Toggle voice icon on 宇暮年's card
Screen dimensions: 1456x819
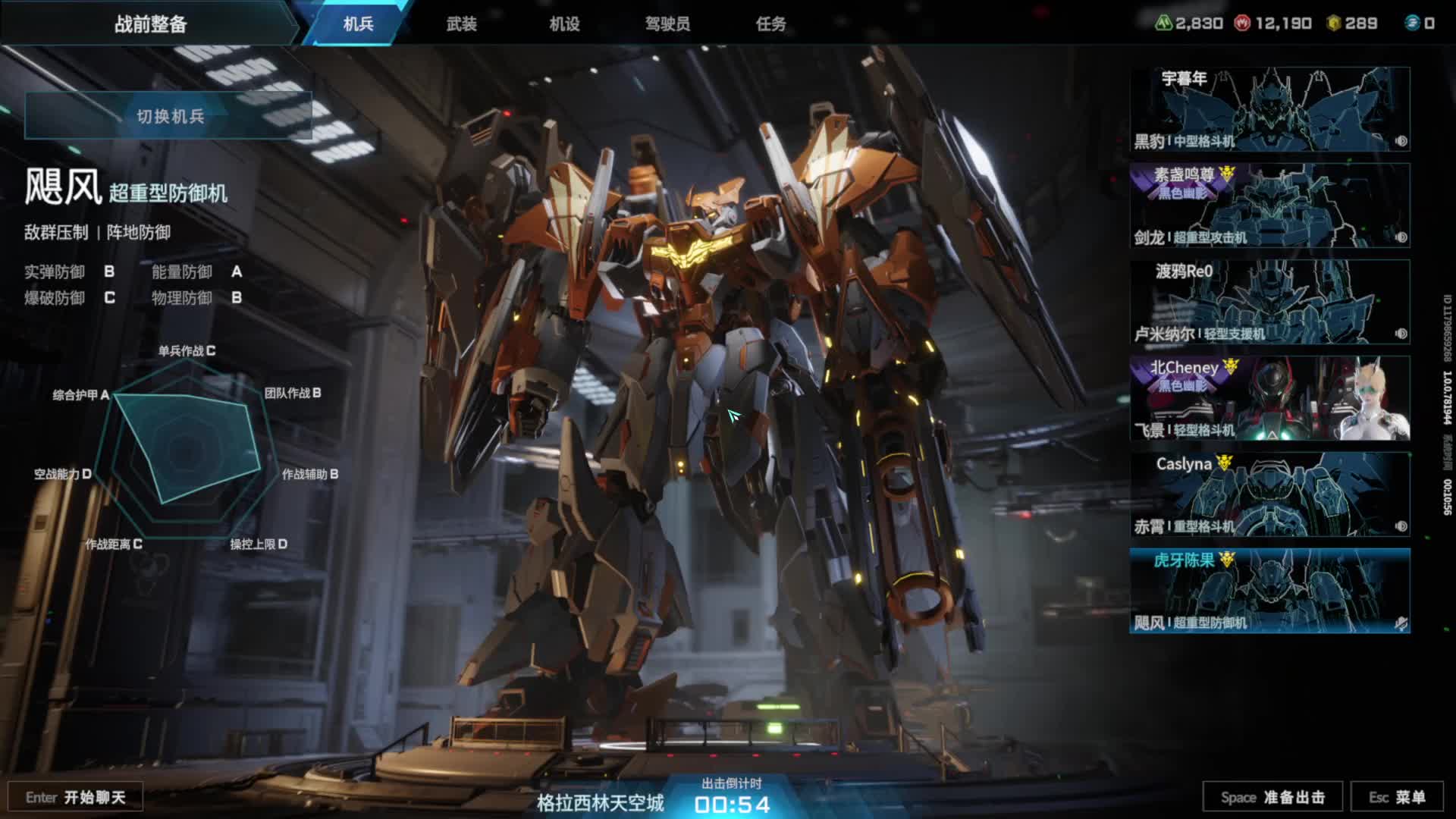(x=1401, y=141)
